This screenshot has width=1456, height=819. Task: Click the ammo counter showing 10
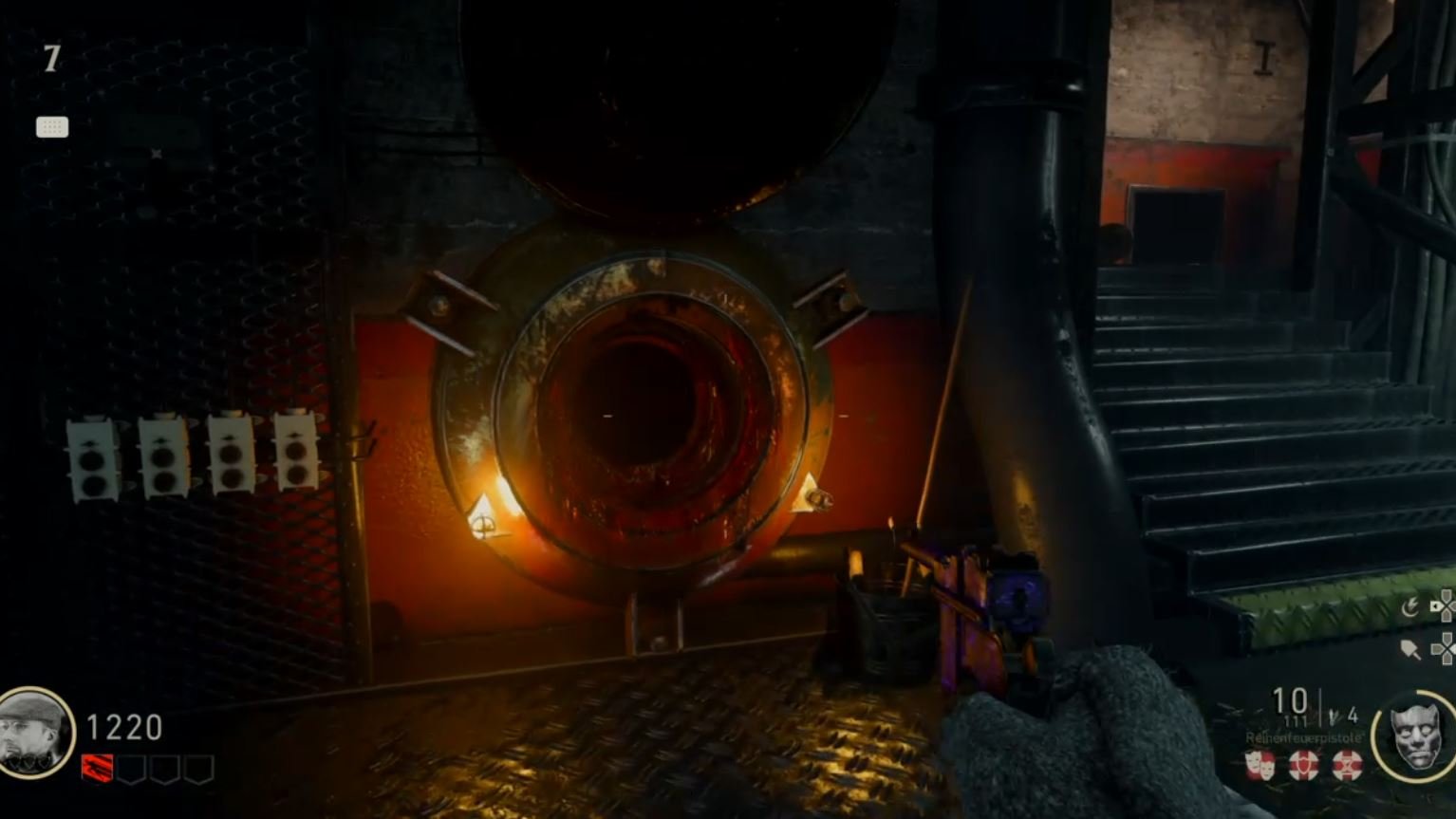coord(1289,698)
